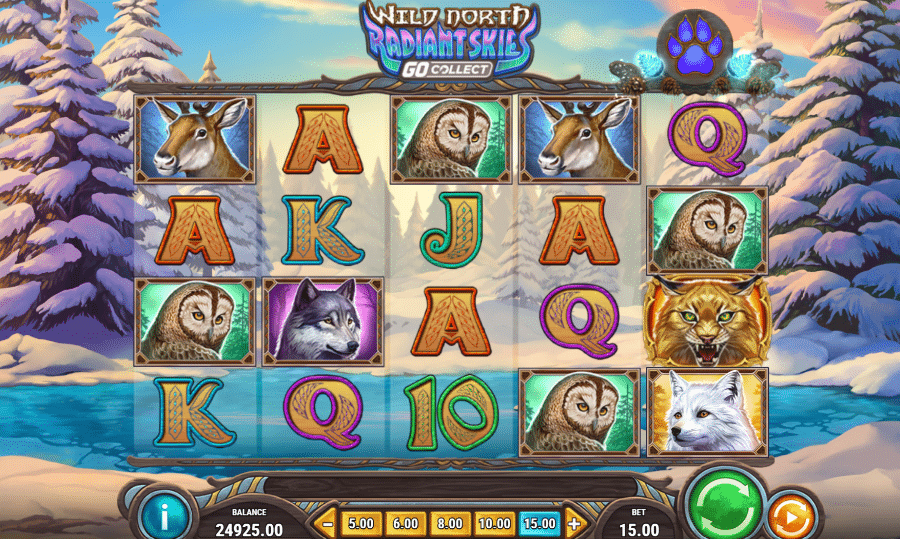
Task: Decrease the bet with the minus arrow
Action: click(x=326, y=522)
